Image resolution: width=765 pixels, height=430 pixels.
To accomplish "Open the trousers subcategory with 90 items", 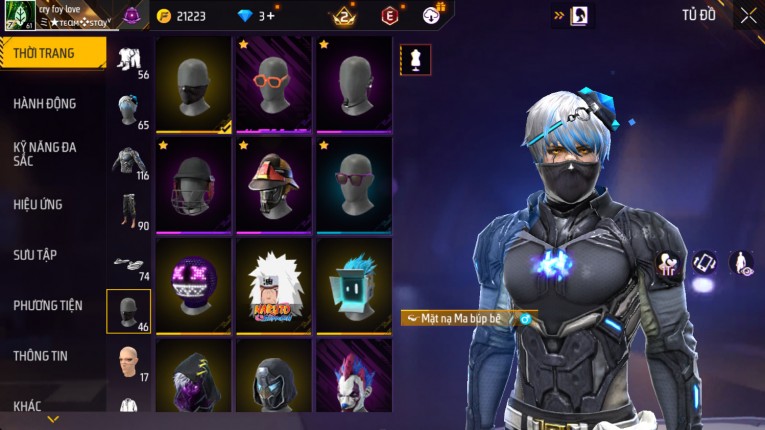I will pos(128,210).
